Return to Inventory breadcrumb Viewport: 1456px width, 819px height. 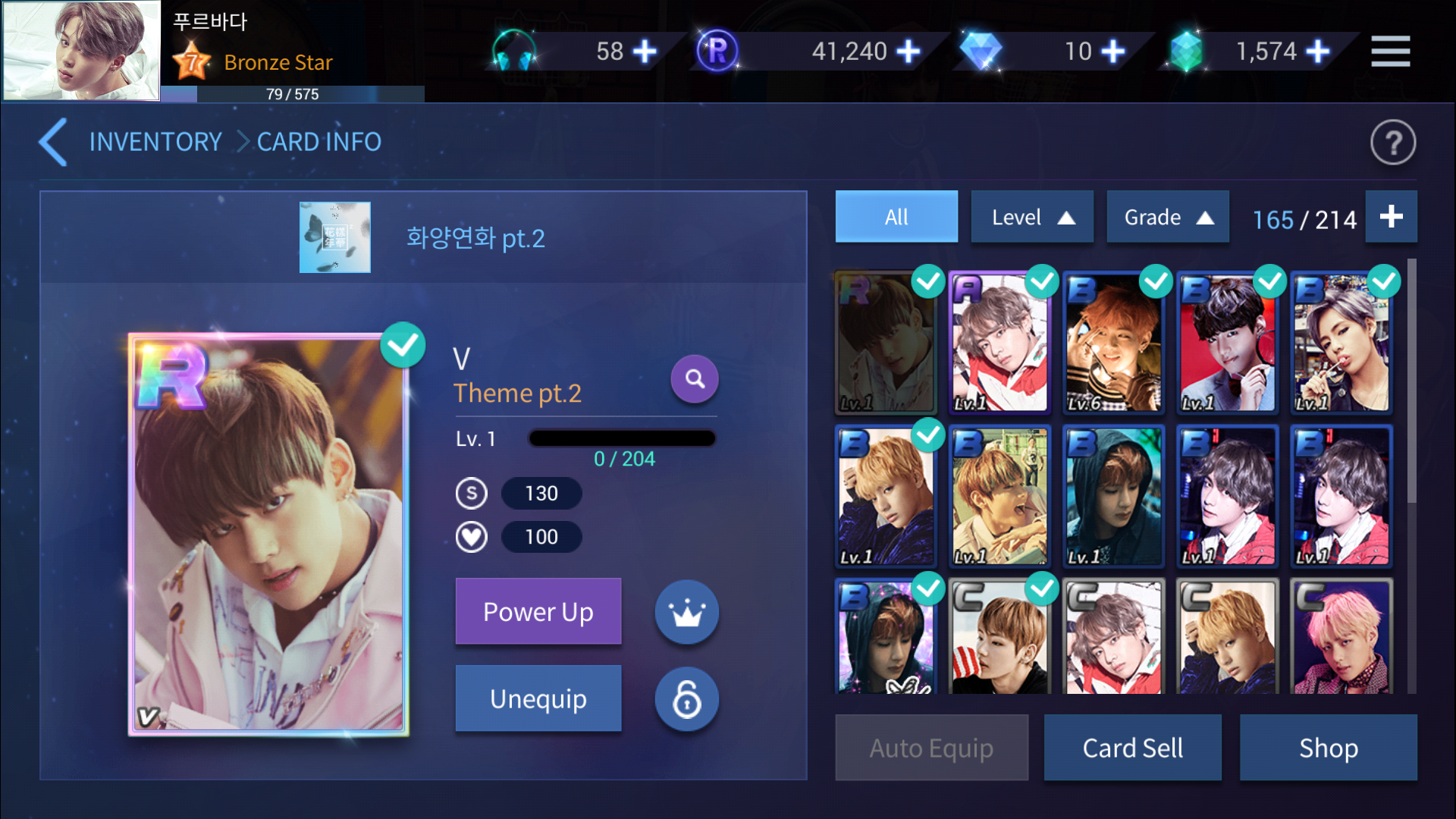155,143
